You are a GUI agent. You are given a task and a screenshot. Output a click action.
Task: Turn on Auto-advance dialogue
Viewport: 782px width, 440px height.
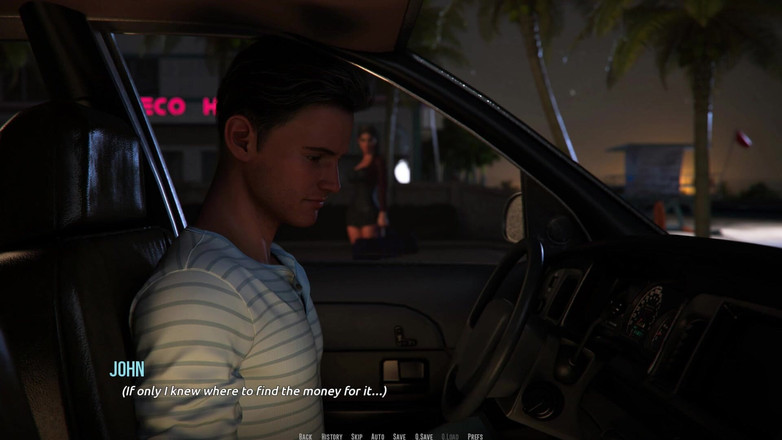tap(377, 436)
